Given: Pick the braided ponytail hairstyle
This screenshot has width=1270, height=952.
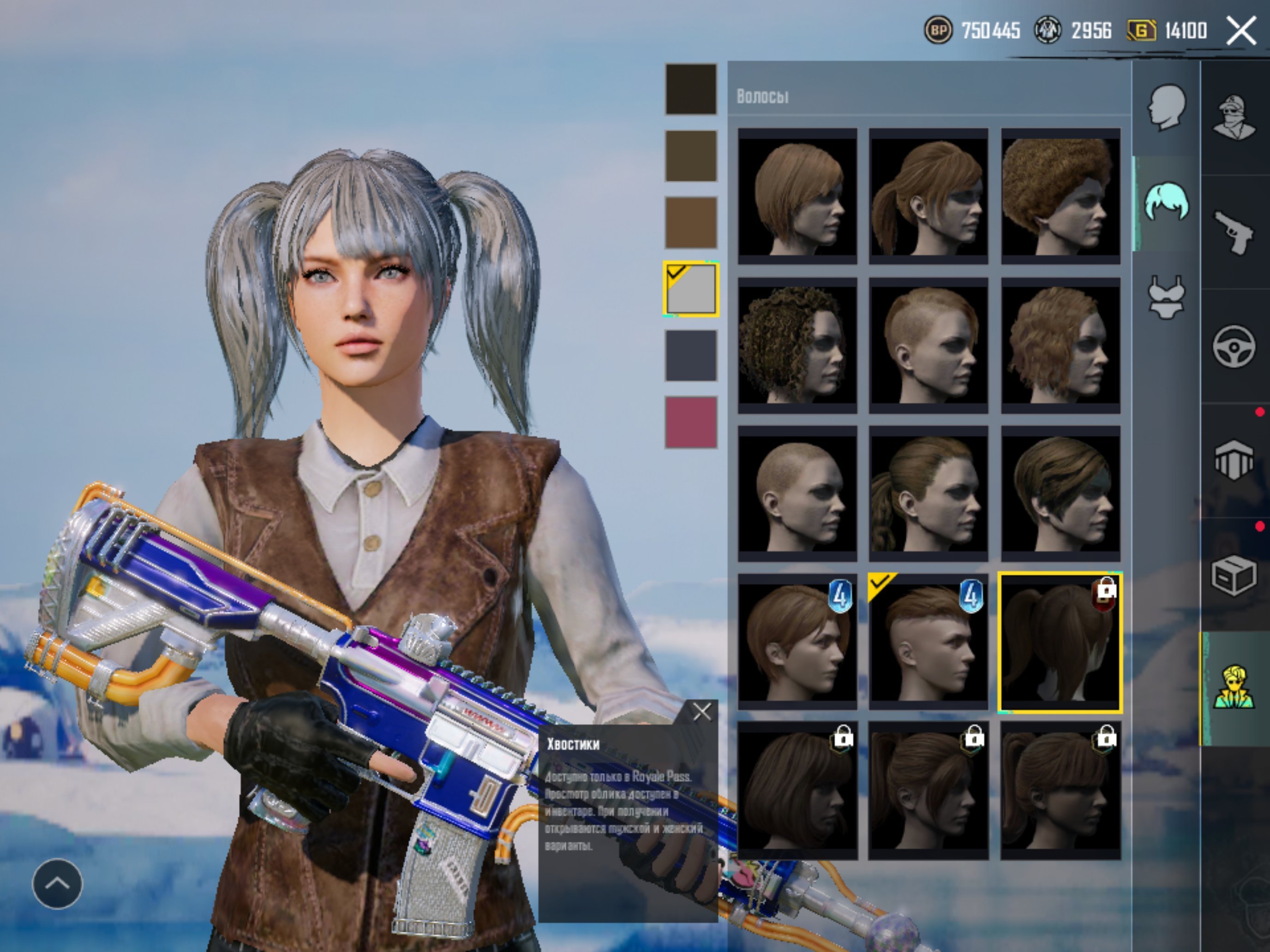Looking at the screenshot, I should pos(928,494).
